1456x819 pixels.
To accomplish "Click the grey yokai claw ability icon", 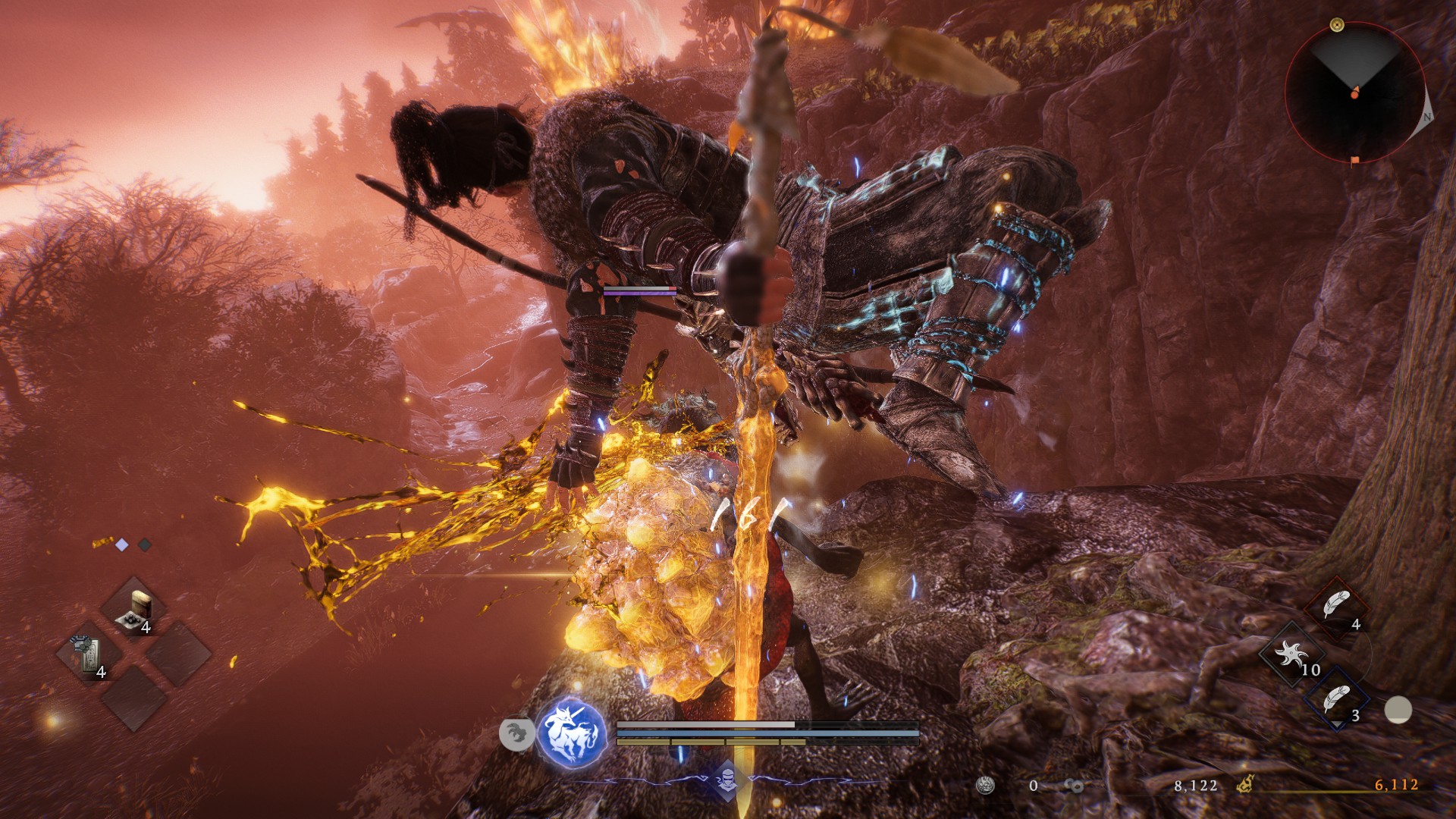I will click(x=516, y=734).
